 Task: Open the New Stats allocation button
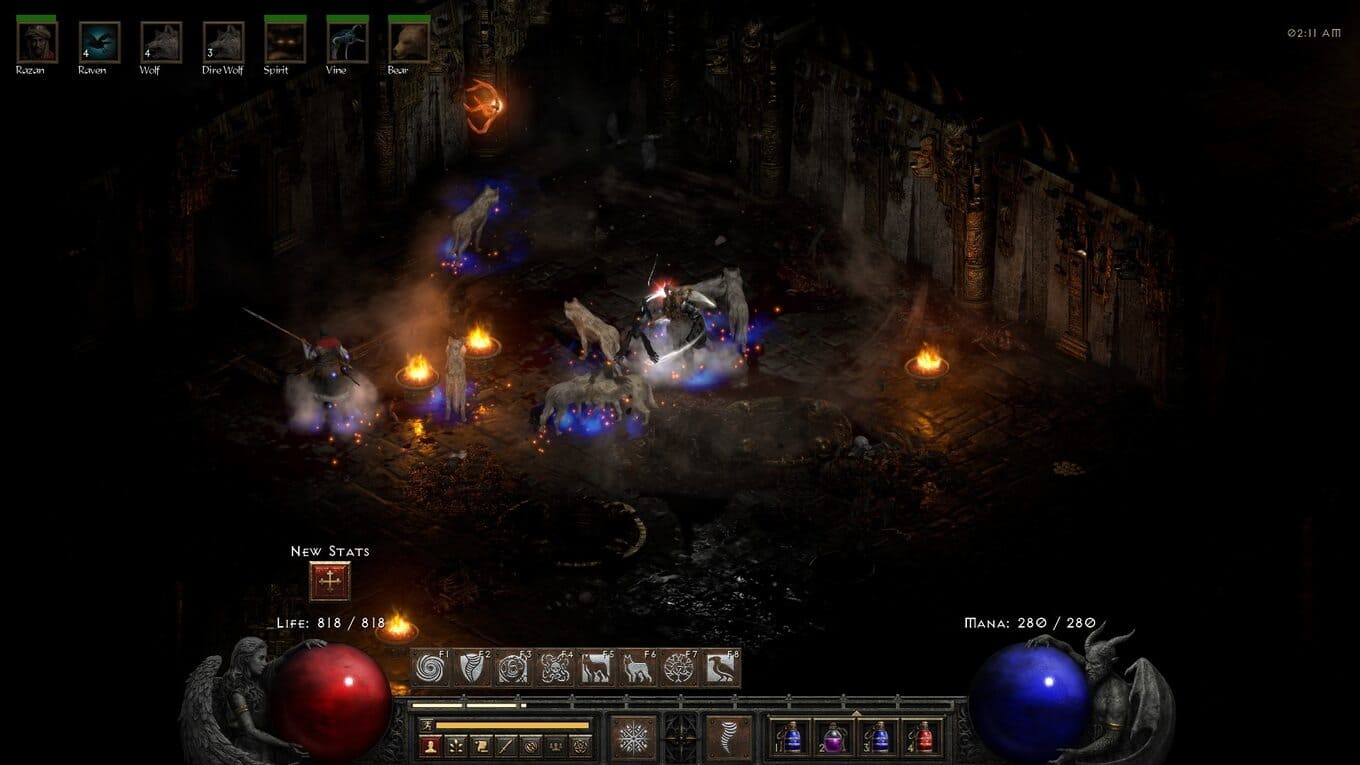tap(330, 581)
